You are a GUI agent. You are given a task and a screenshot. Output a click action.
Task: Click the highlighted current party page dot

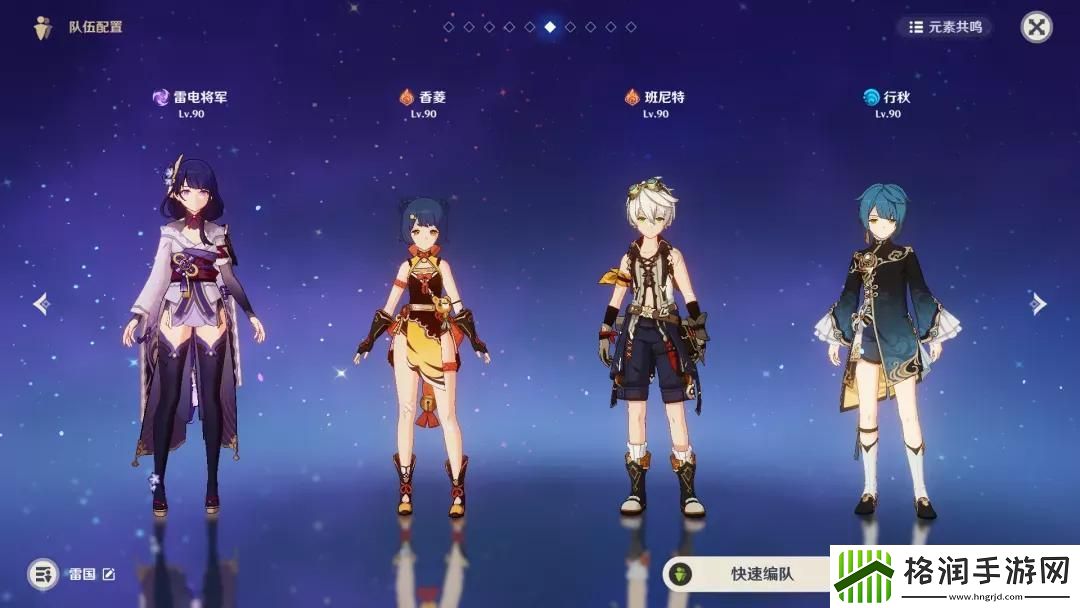click(x=550, y=27)
